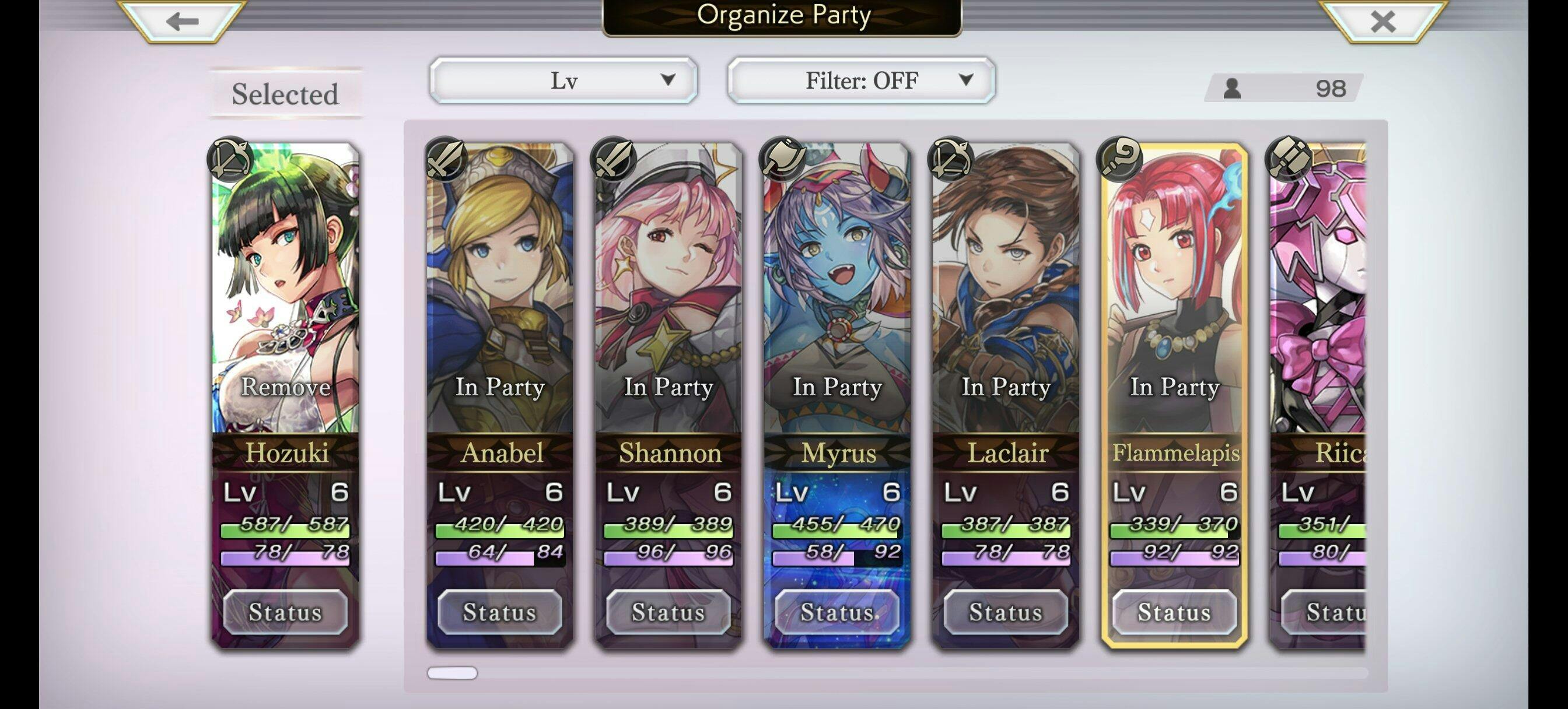This screenshot has height=709, width=1568.
Task: Choose Shannon's character card
Action: [x=668, y=304]
